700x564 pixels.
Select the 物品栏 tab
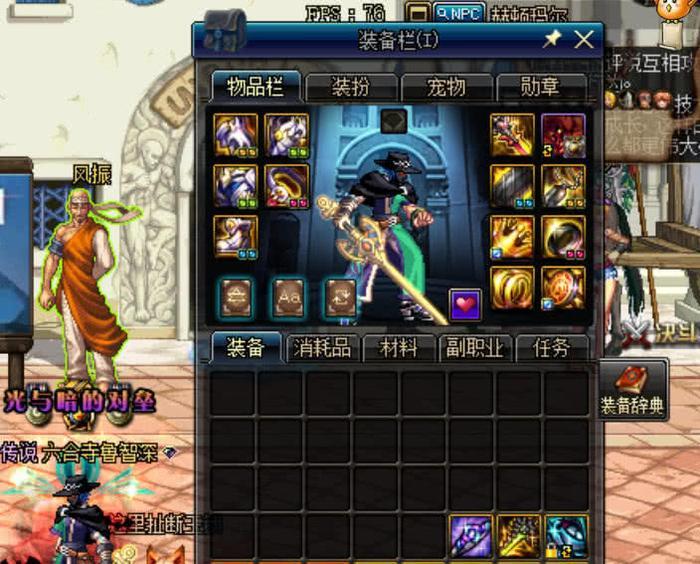pyautogui.click(x=255, y=87)
